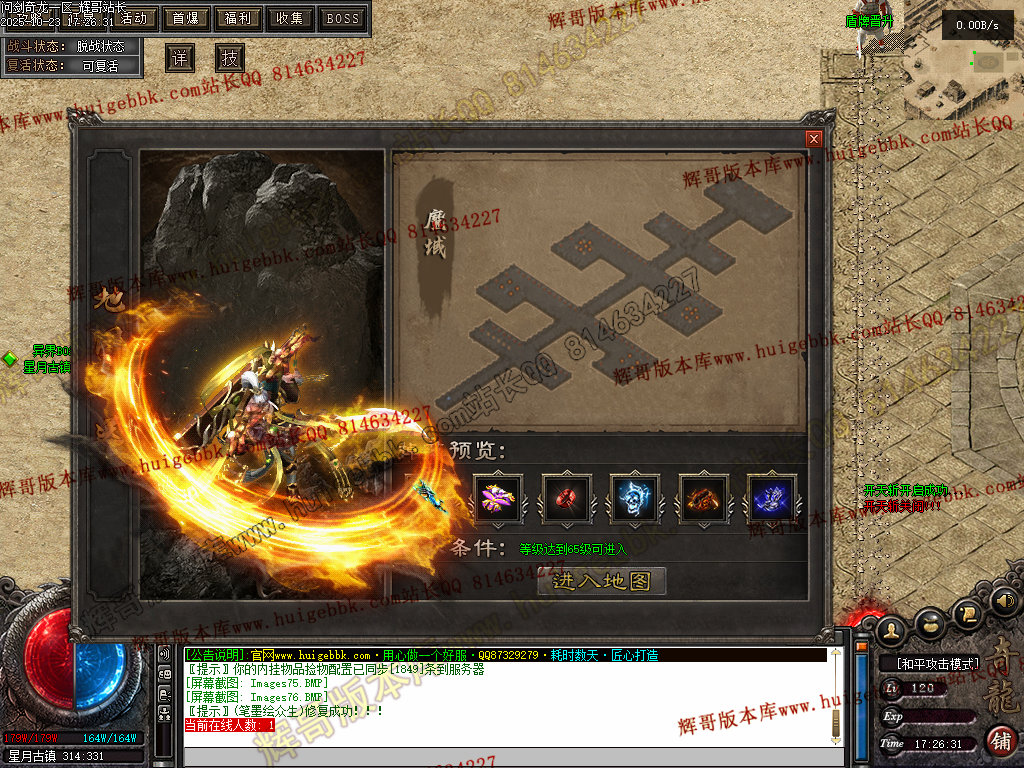Click the 详 details button
The image size is (1024, 768).
pos(179,58)
